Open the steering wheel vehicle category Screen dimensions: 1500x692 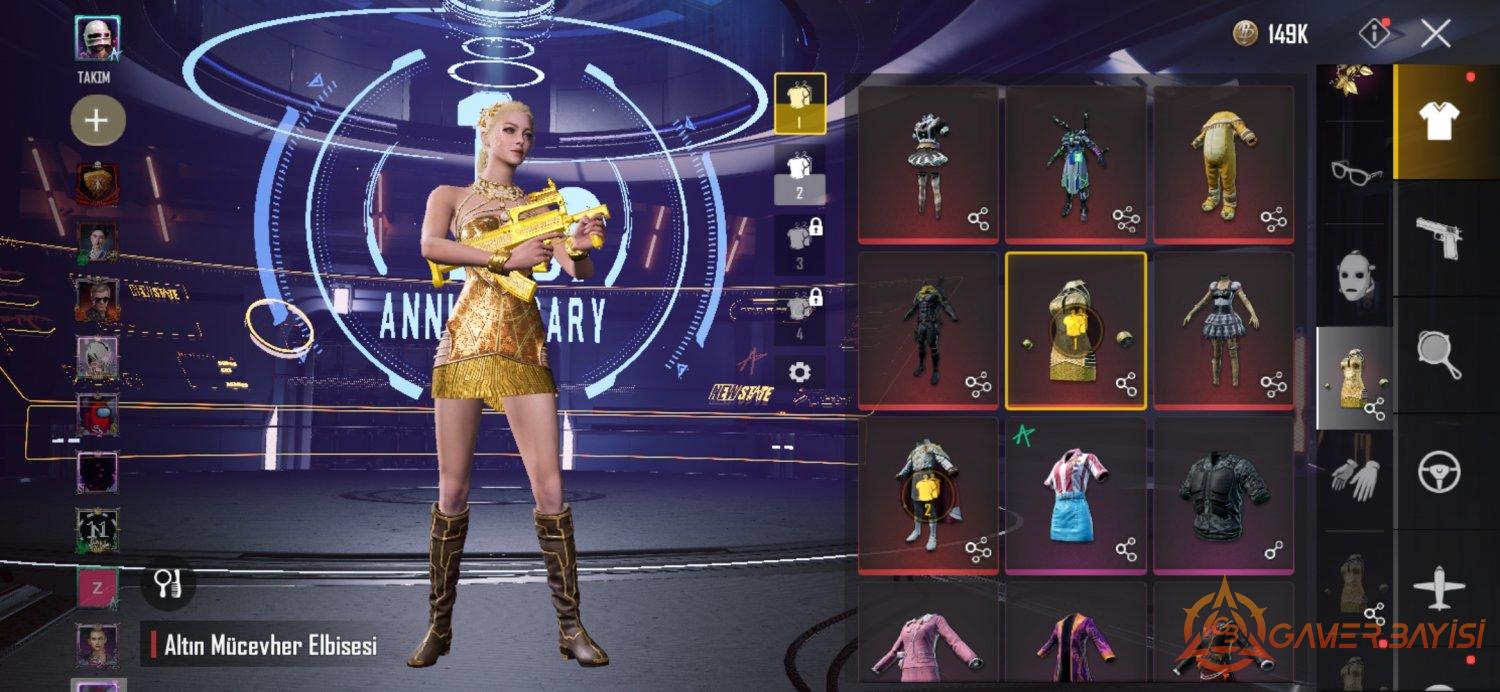1440,471
